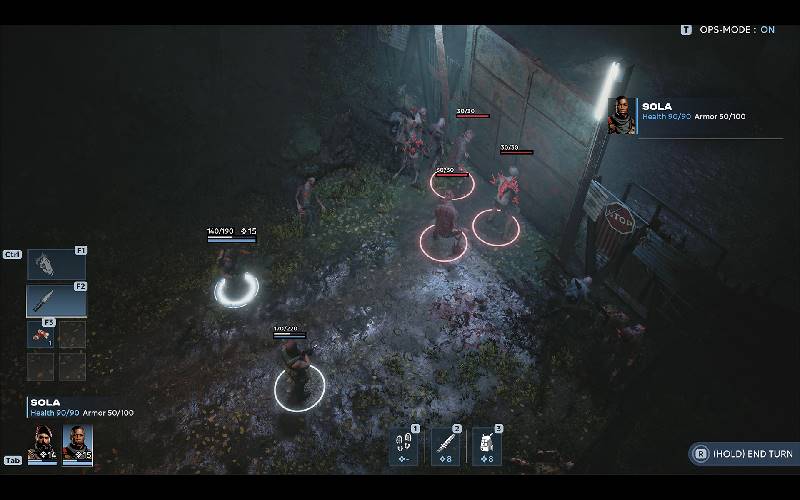Activate the backpack ability icon
Viewport: 800px width, 500px height.
[486, 446]
